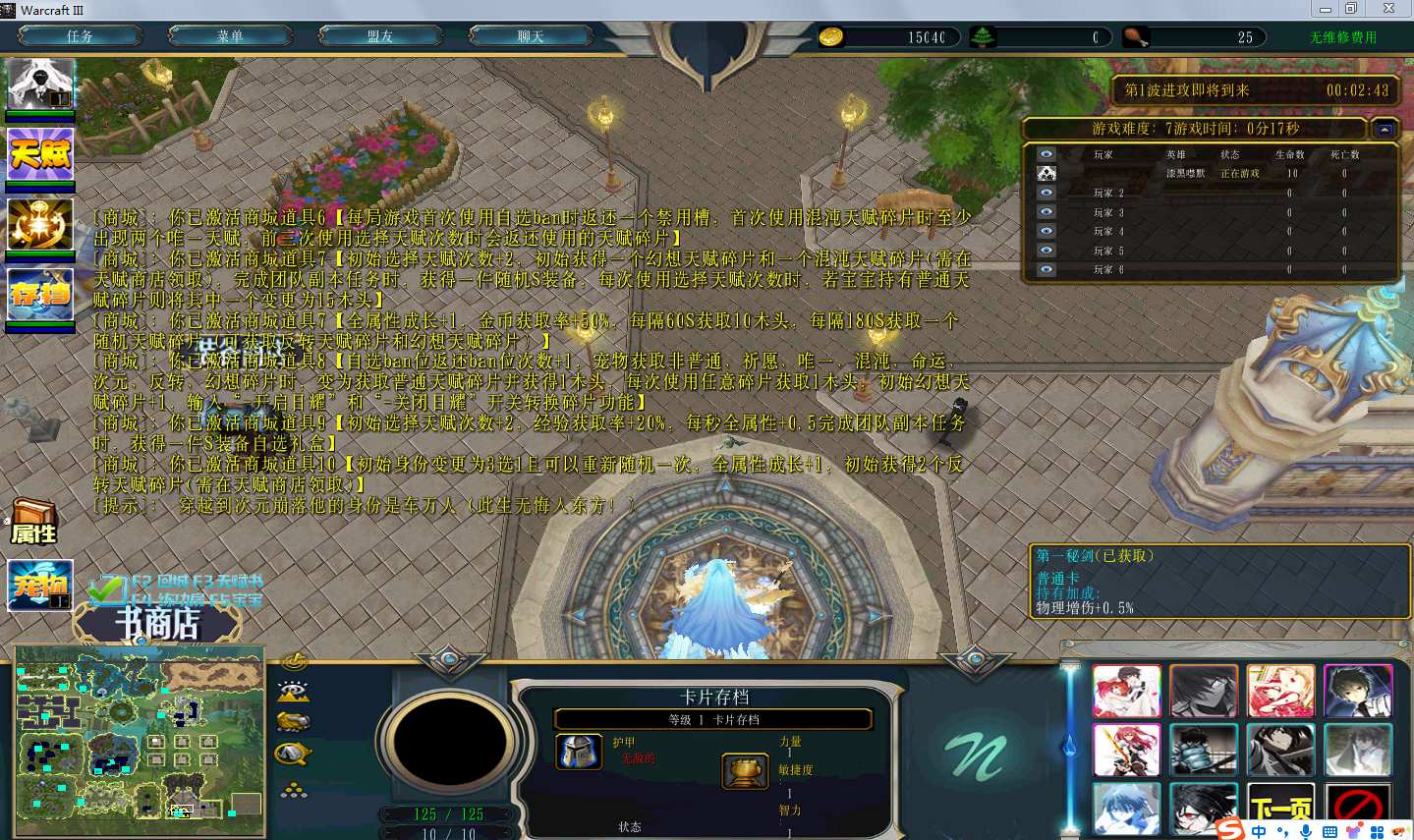1414x840 pixels.
Task: Open the 盟友 allies menu
Action: [381, 36]
